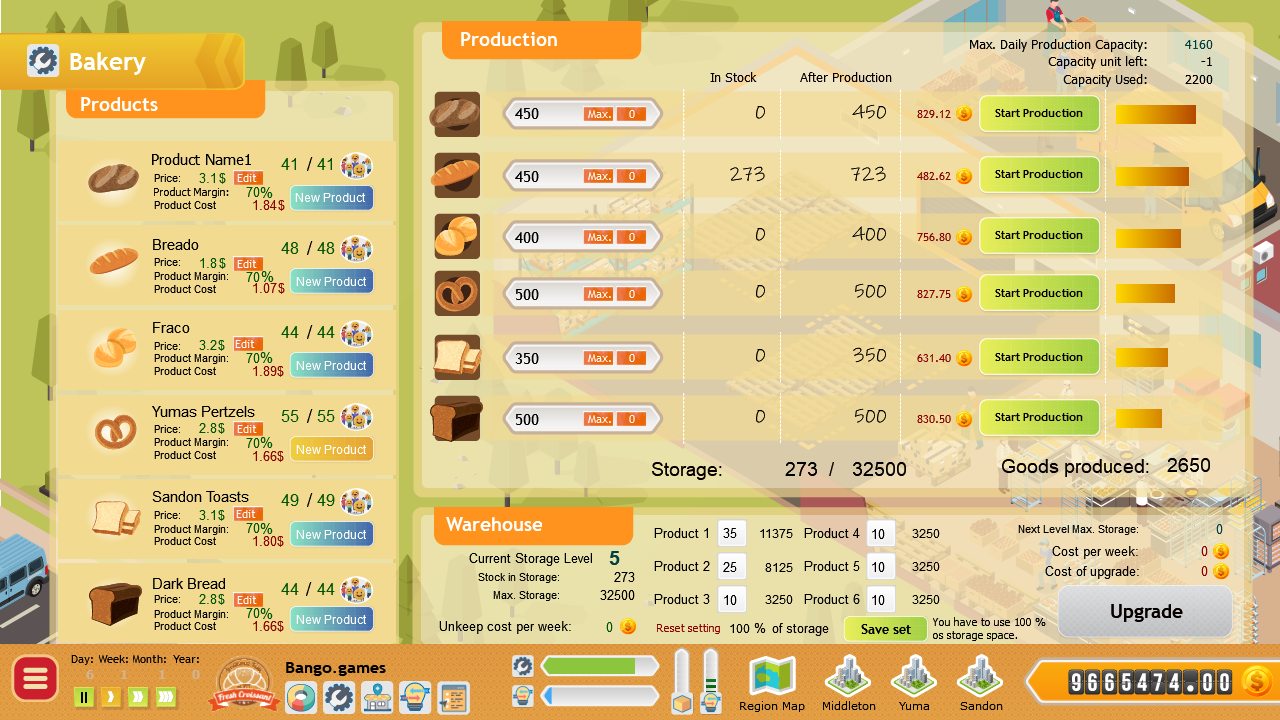Switch to double-speed game mode
This screenshot has width=1280, height=720.
click(136, 697)
